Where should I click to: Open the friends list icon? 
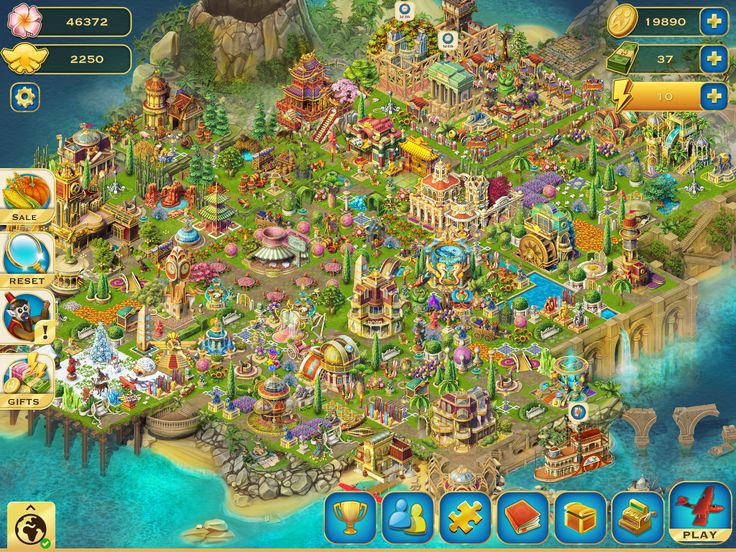coord(407,517)
